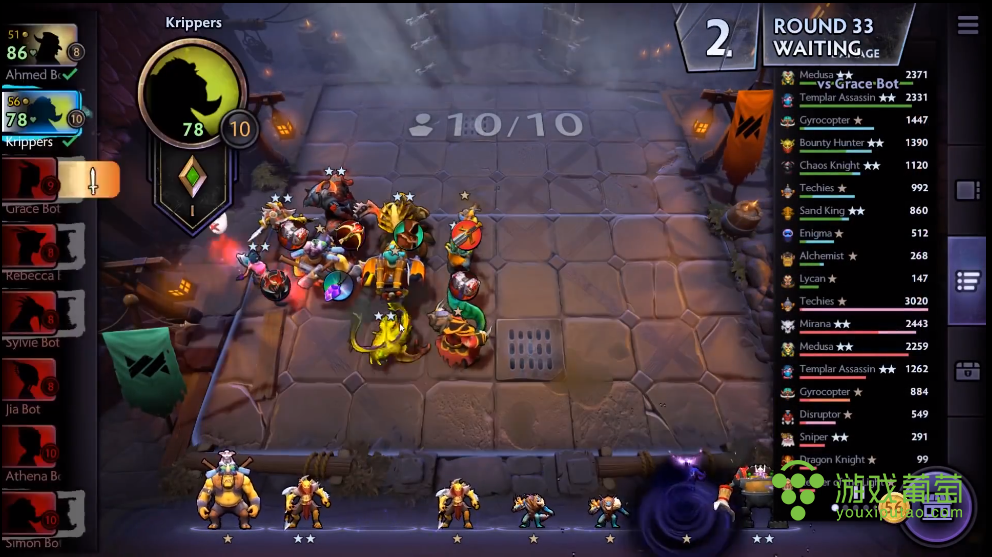Open the board panel tab above damage list

coord(967,190)
